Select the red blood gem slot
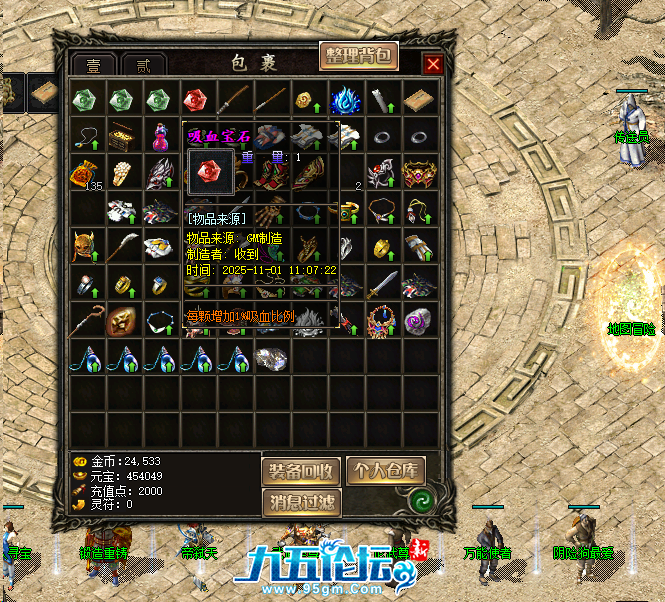This screenshot has width=665, height=602. tap(194, 100)
